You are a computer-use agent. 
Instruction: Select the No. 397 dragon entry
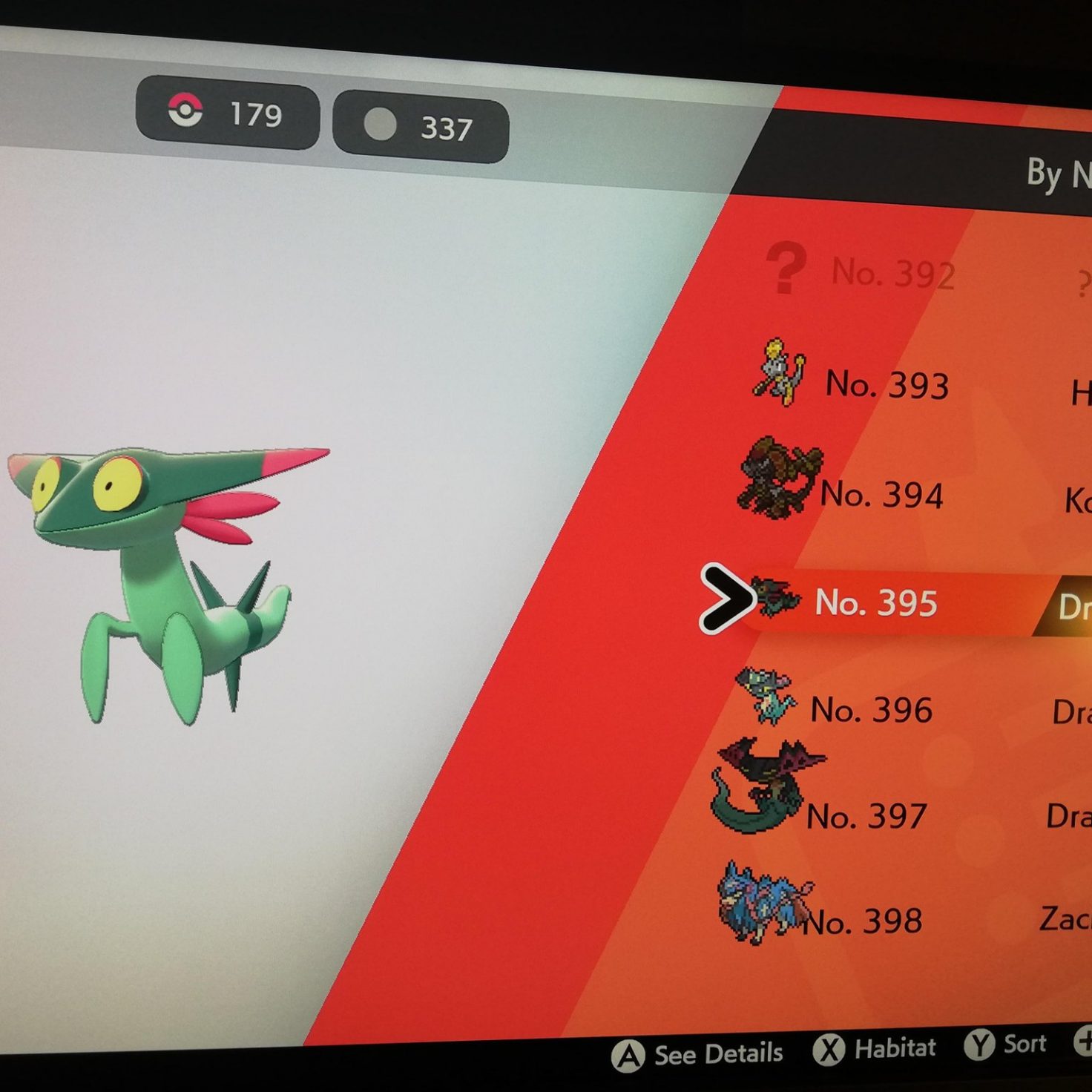[866, 817]
